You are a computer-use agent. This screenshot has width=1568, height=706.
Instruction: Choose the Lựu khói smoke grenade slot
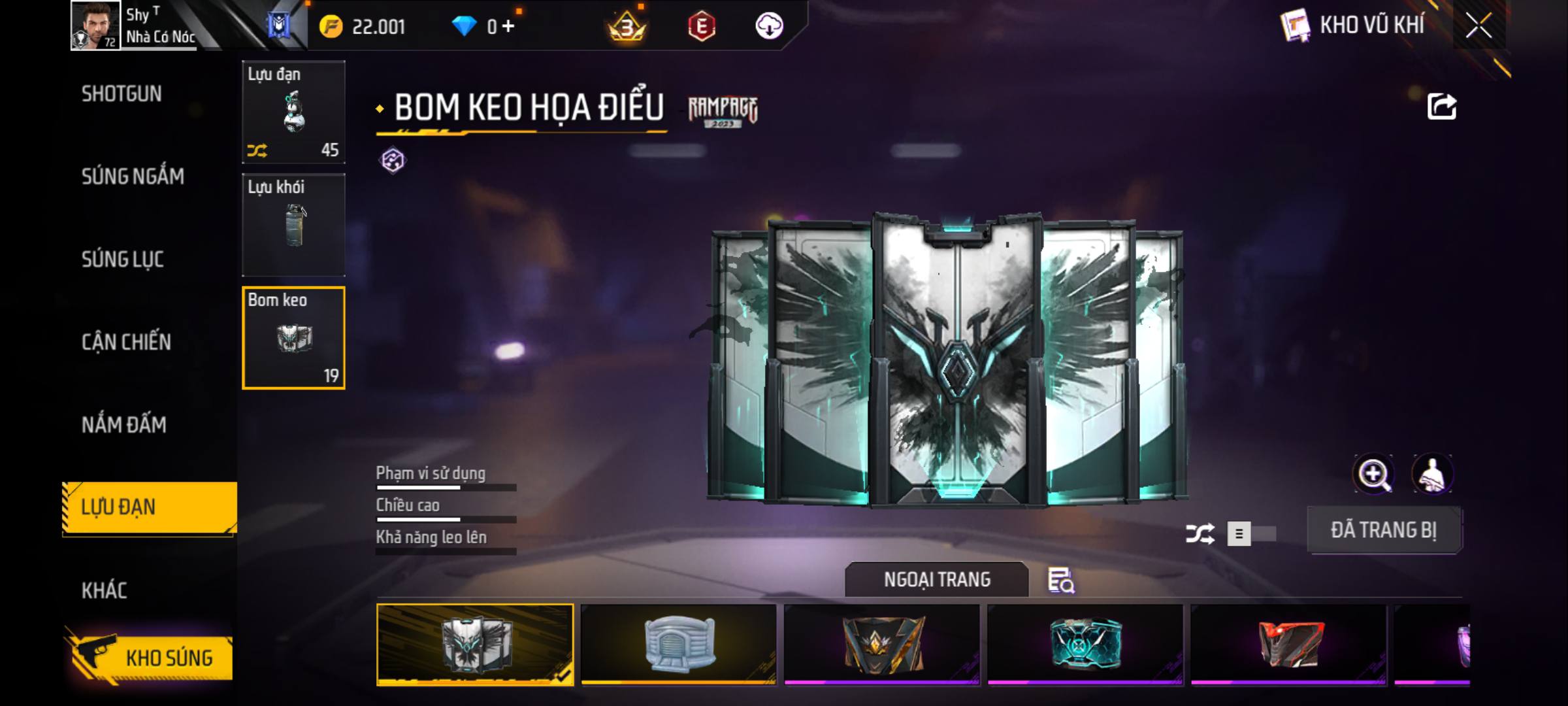tap(293, 224)
